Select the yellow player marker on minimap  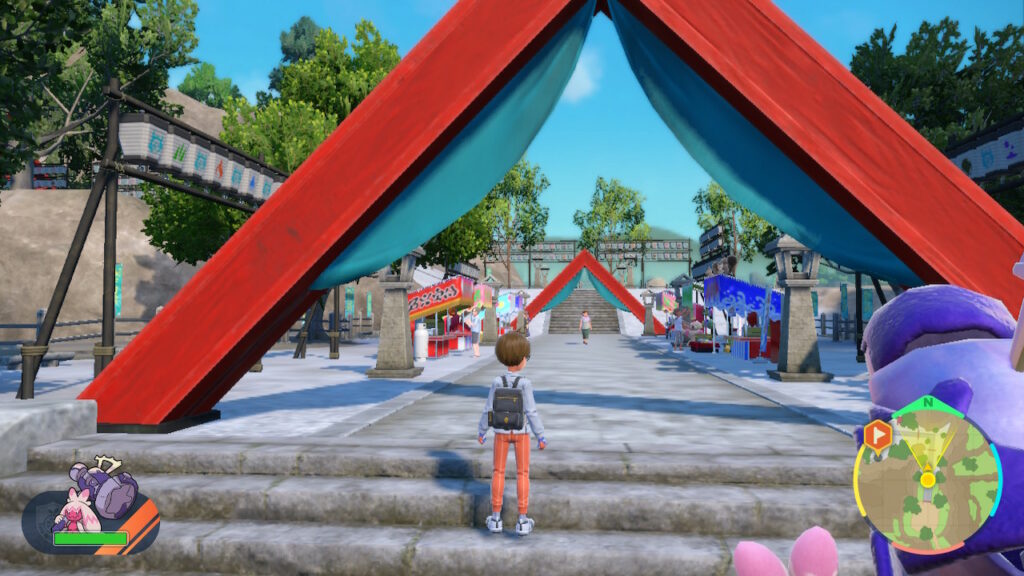pos(928,478)
